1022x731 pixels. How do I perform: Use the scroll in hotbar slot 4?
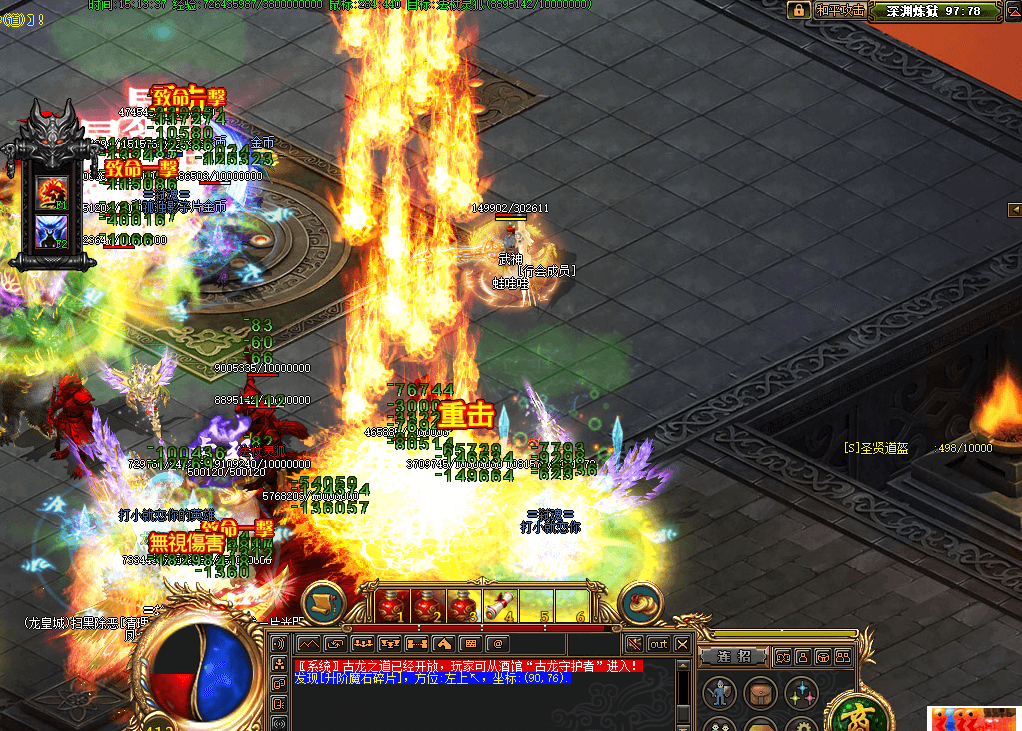click(500, 606)
